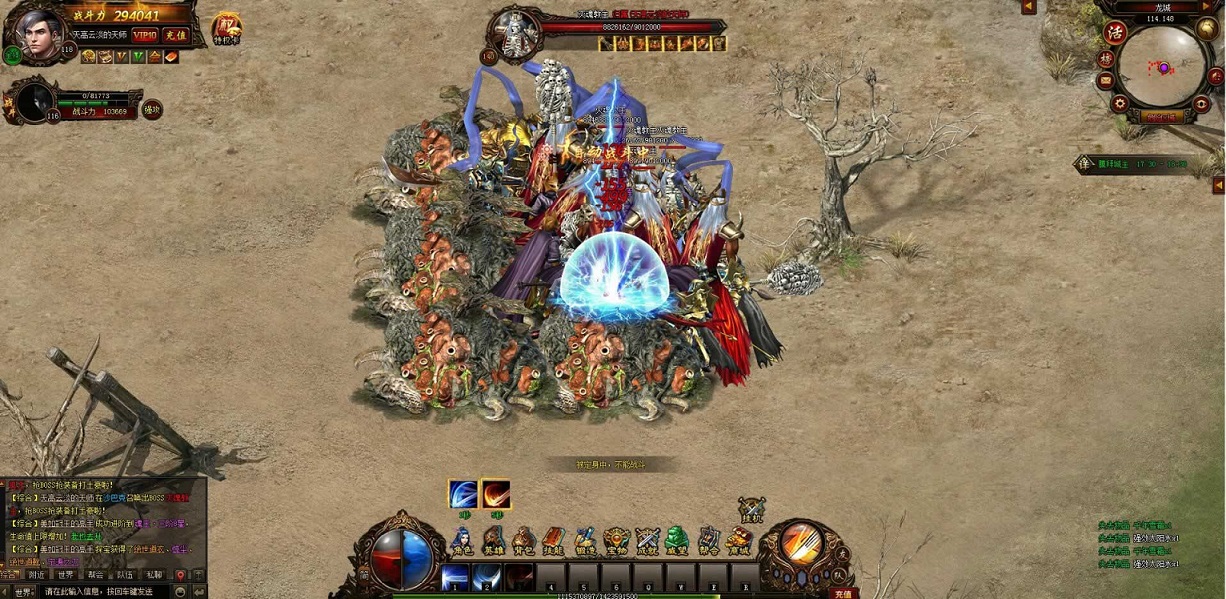Open the 技能 skills book
1226x599 pixels.
[553, 540]
